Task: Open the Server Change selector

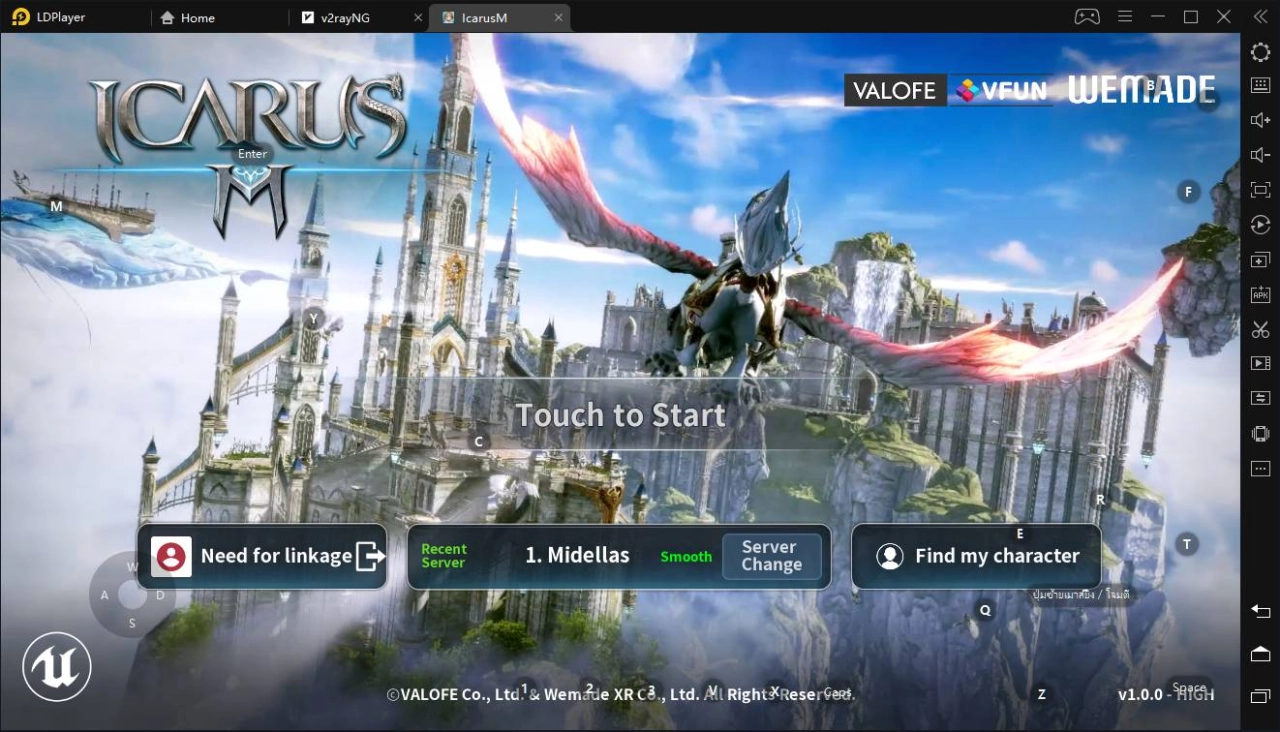Action: [771, 556]
